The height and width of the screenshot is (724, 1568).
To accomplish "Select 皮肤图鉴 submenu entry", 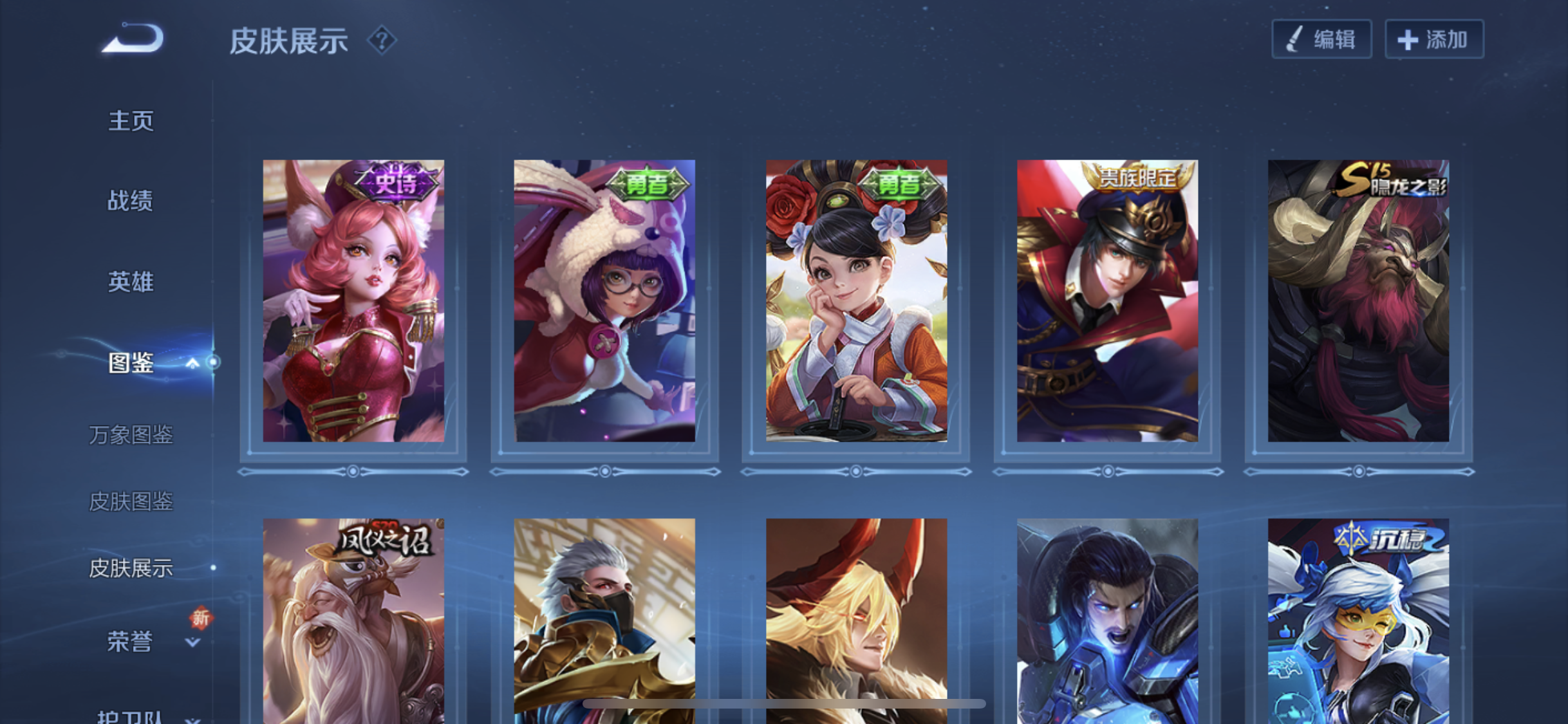I will tap(131, 501).
